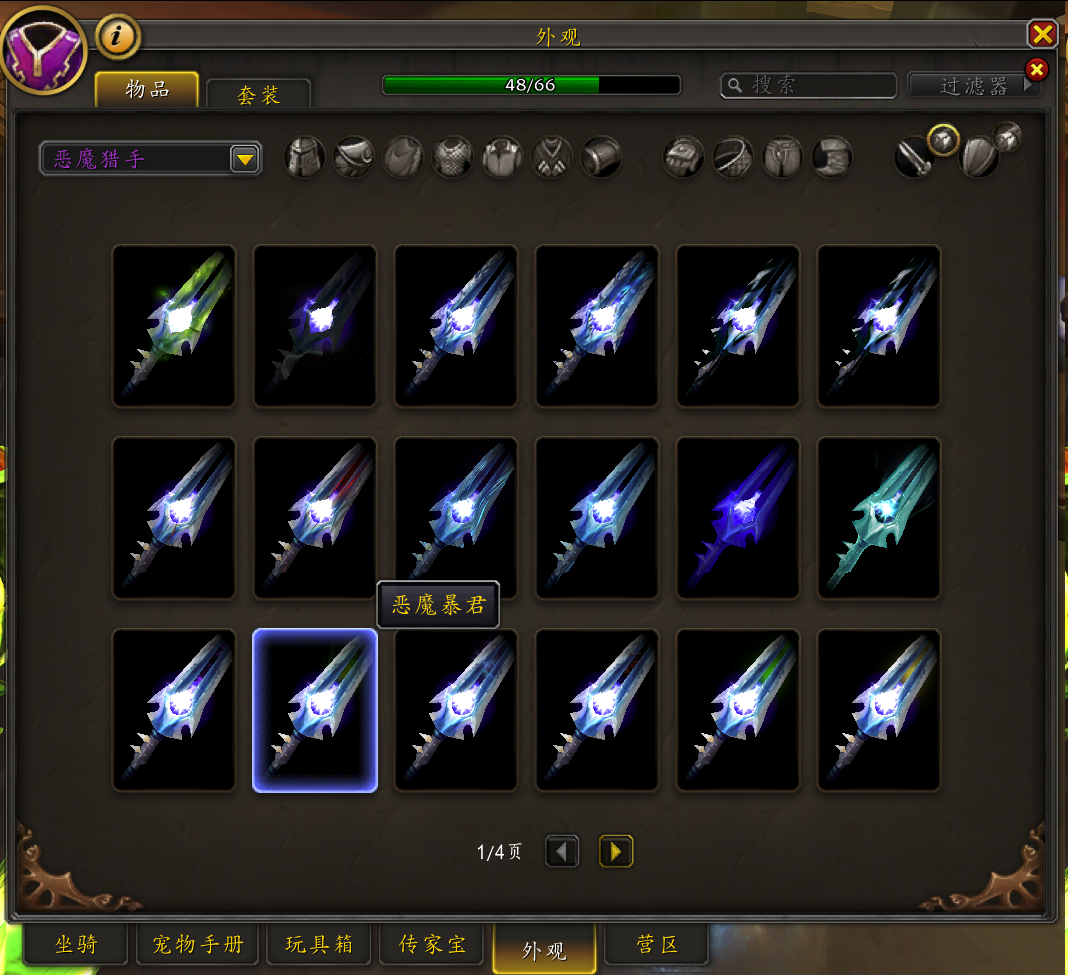
Task: Go to the previous appearance page
Action: point(562,852)
